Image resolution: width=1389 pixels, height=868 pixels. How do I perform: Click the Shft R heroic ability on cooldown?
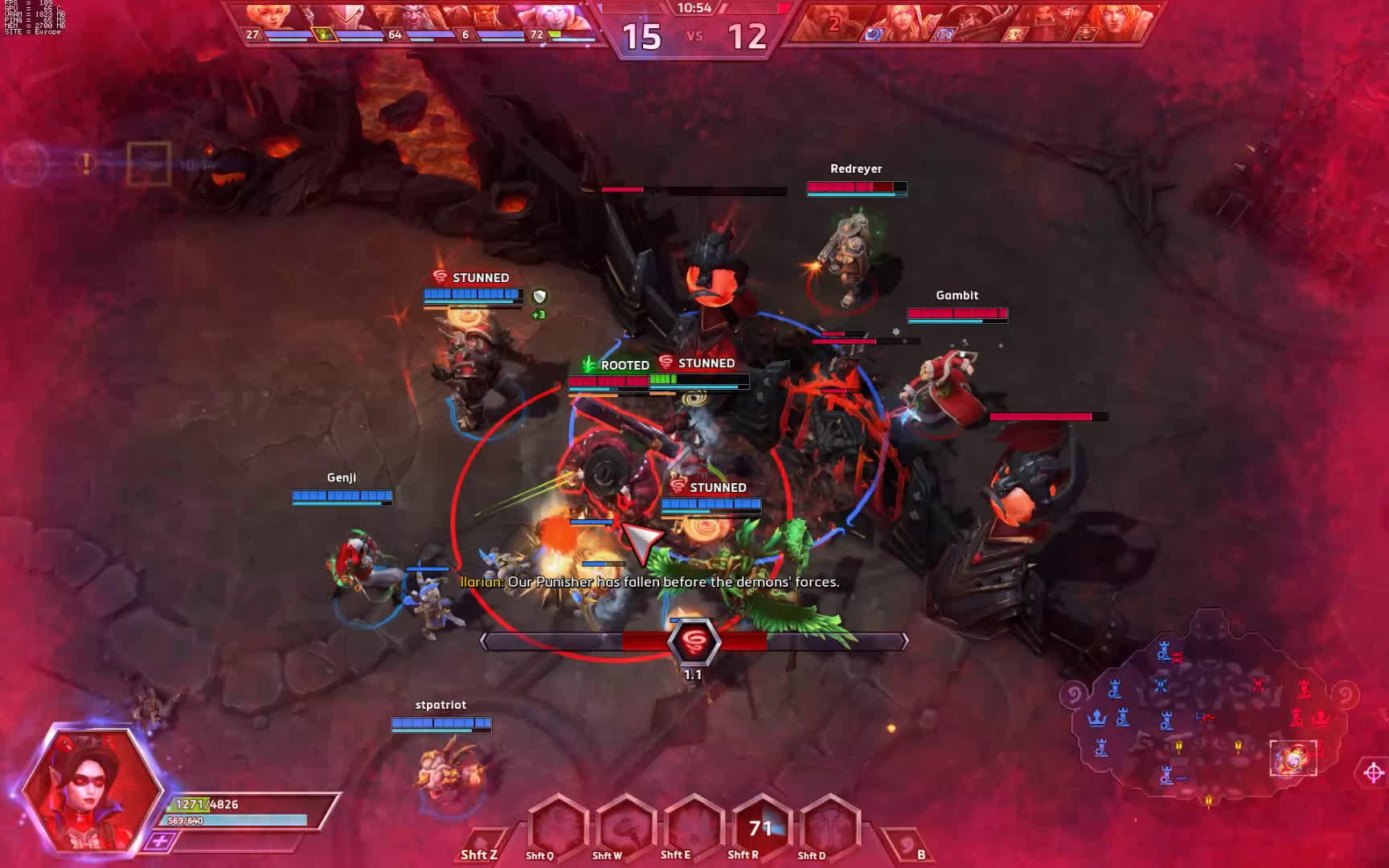(760, 828)
